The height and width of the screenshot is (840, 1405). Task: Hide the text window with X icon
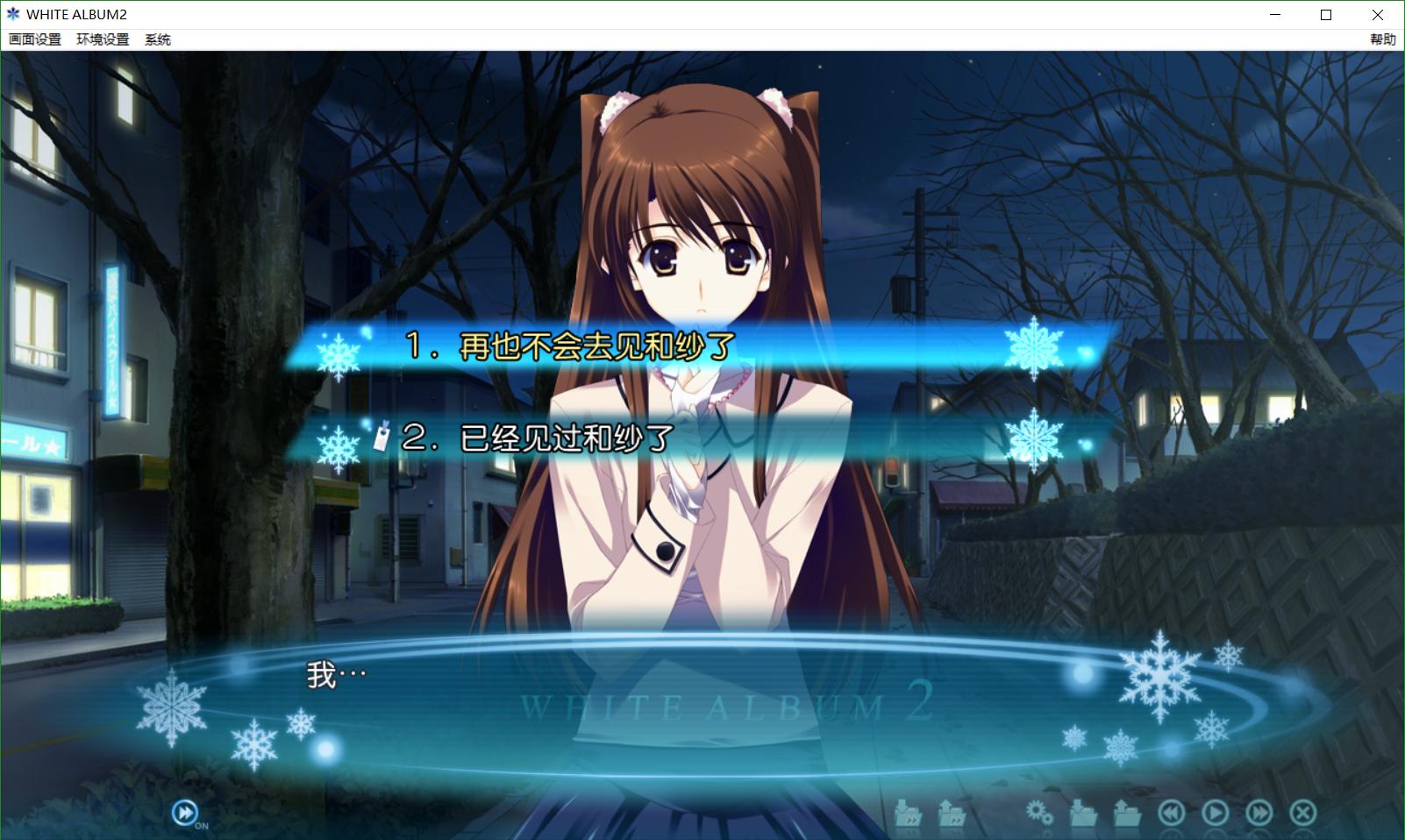tap(1303, 813)
